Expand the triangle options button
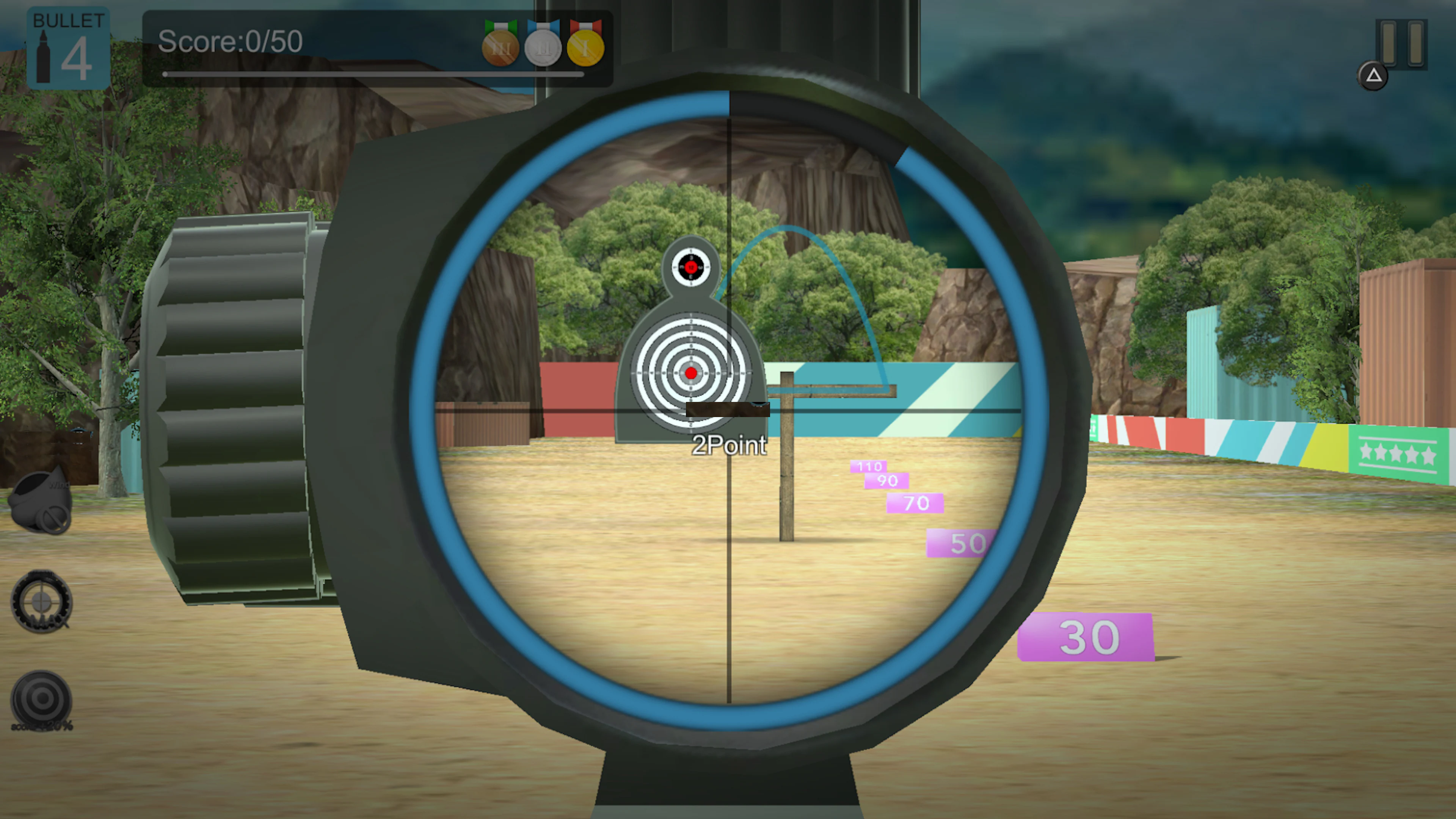Image resolution: width=1456 pixels, height=819 pixels. [1373, 76]
